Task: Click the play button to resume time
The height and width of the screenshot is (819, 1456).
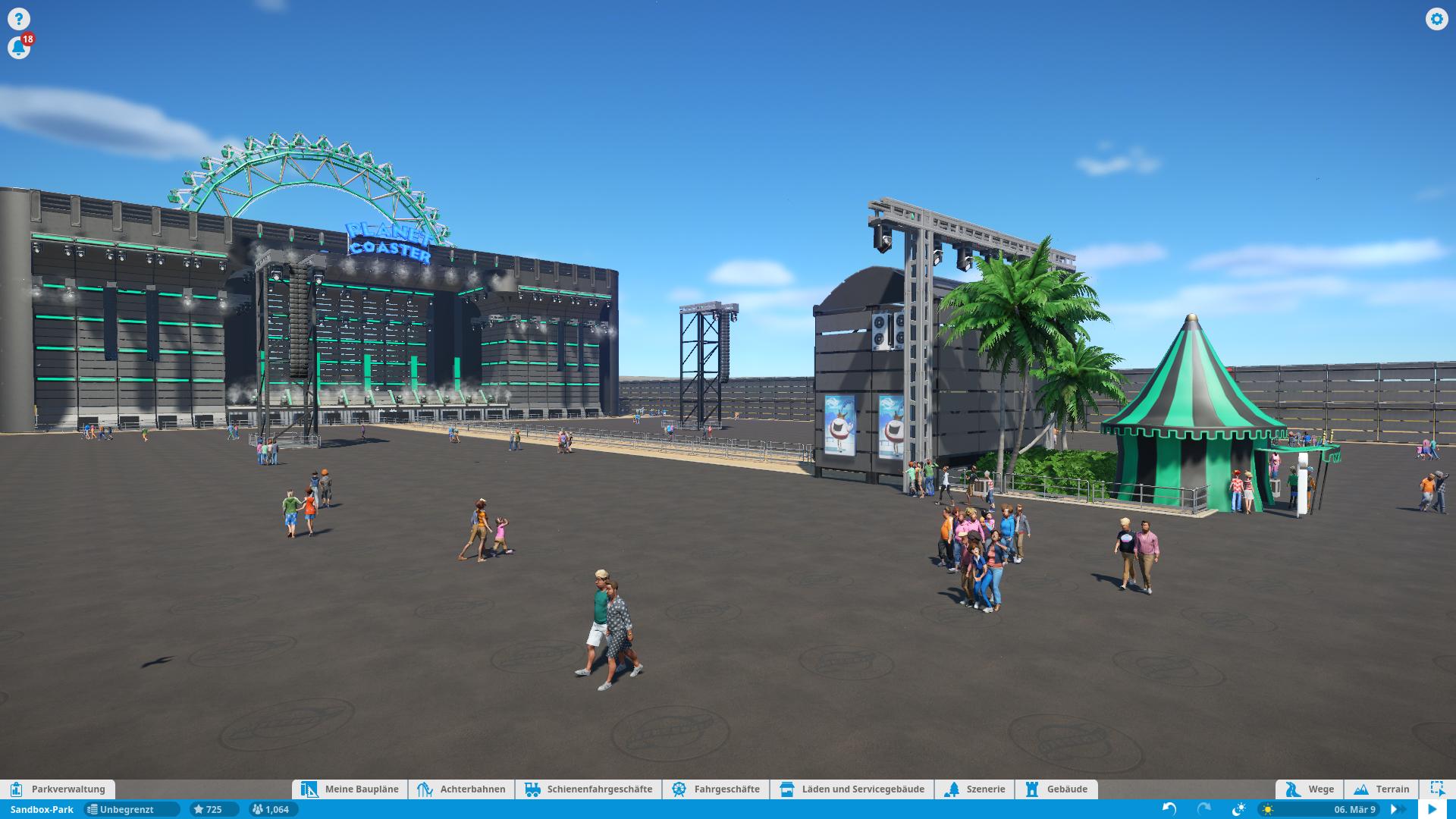Action: pos(1432,809)
